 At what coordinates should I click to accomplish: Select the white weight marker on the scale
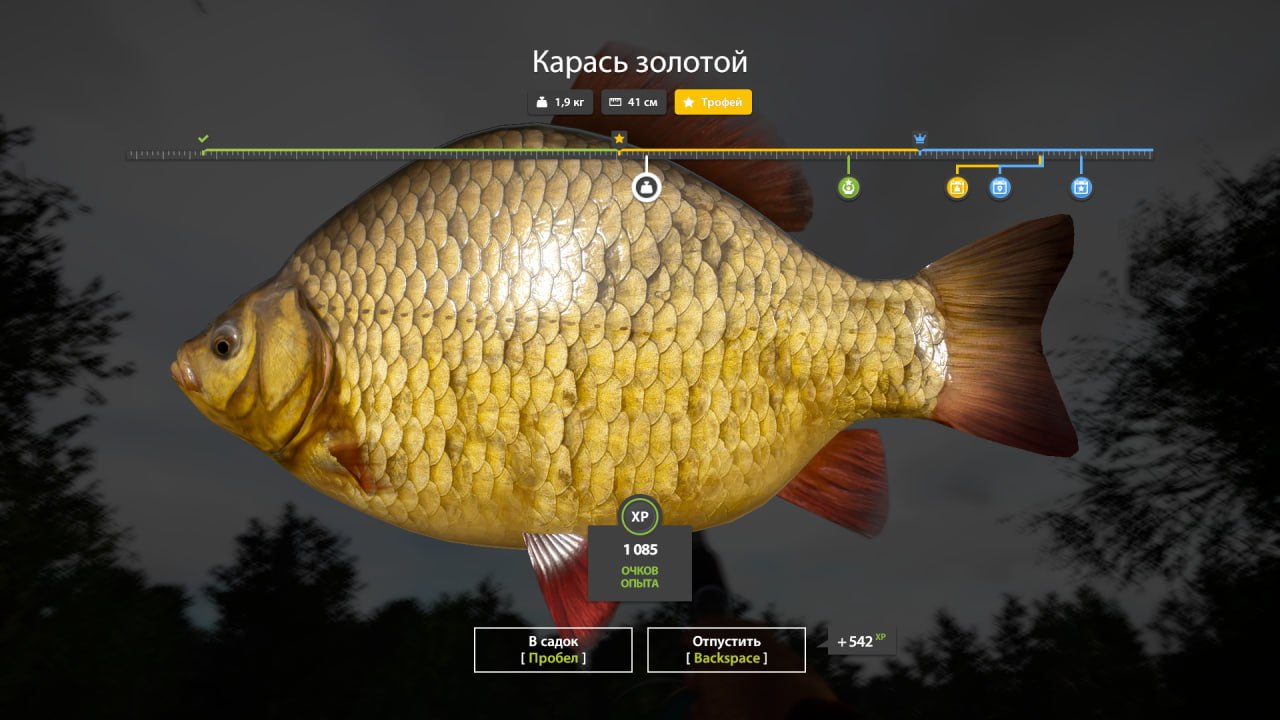tap(647, 187)
